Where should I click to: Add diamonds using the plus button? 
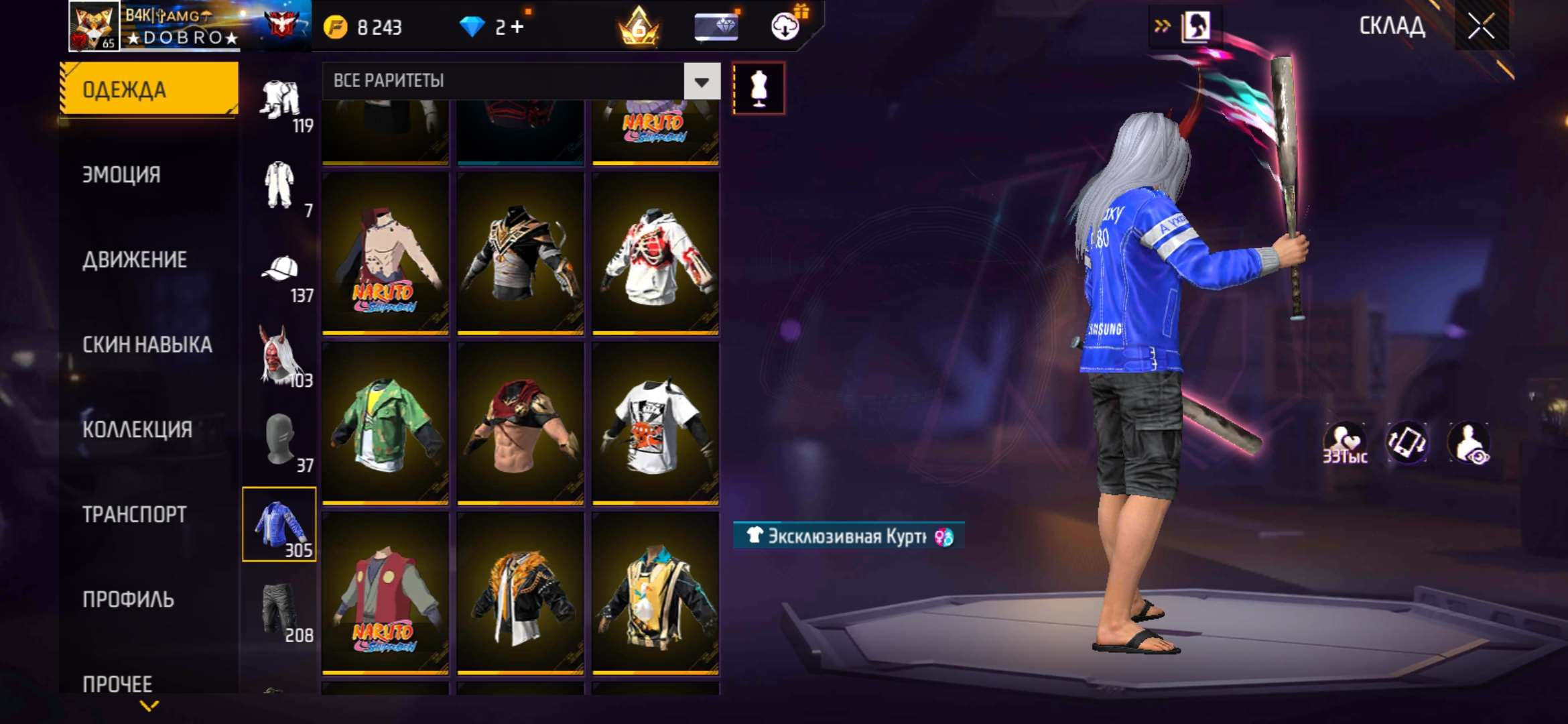(x=517, y=27)
